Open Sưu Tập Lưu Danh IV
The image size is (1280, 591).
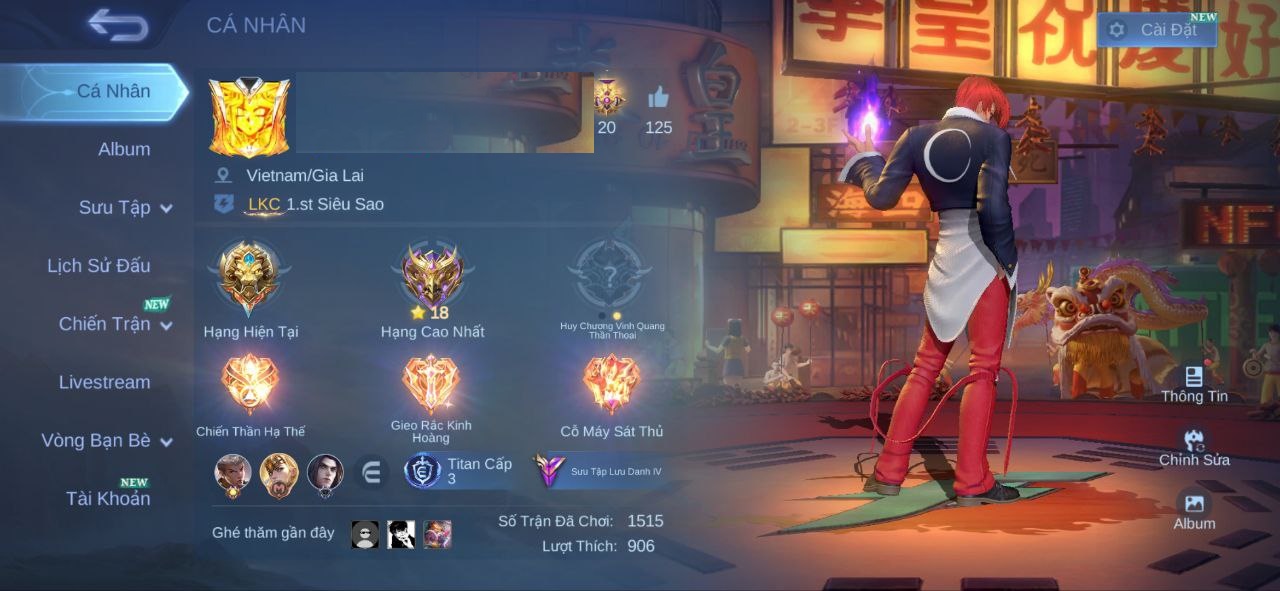600,471
